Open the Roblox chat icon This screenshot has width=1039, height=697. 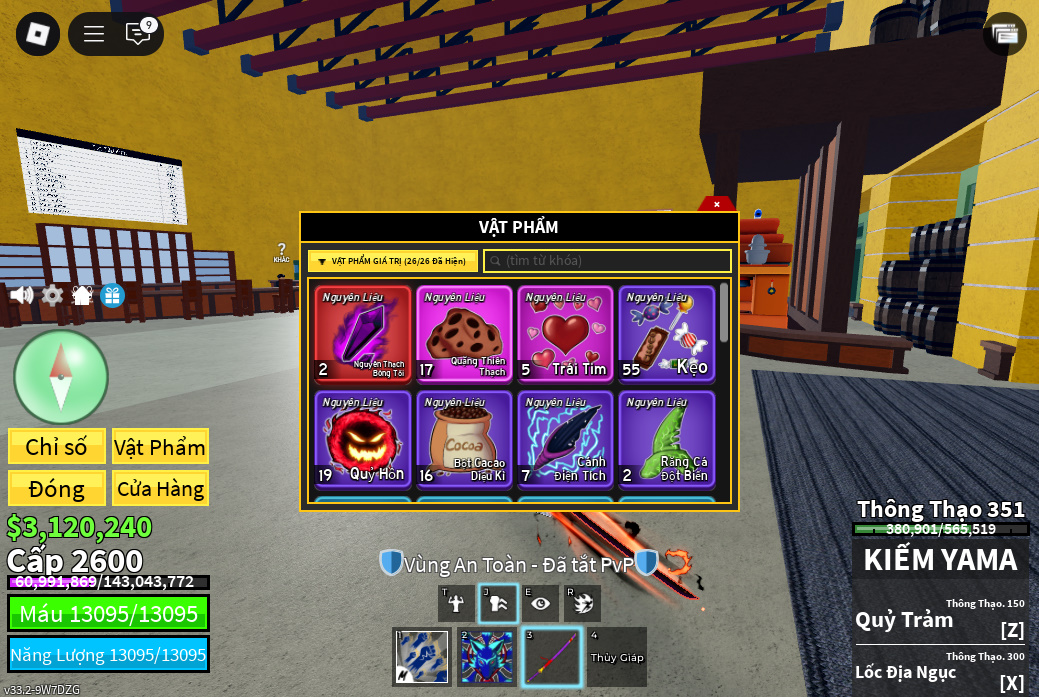tap(137, 34)
